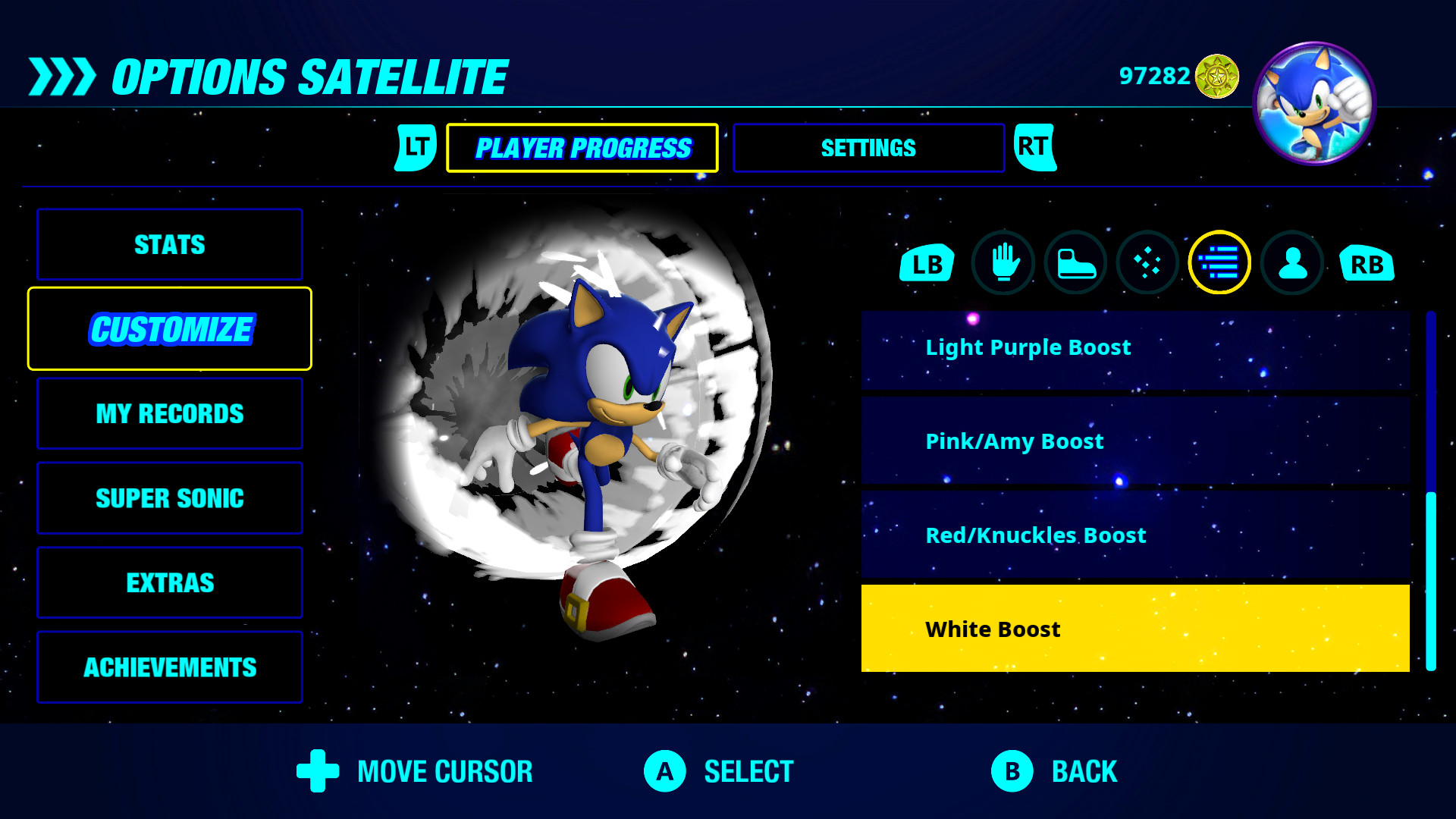Select the PLAYER PROGRESS tab
The image size is (1456, 819).
point(582,147)
